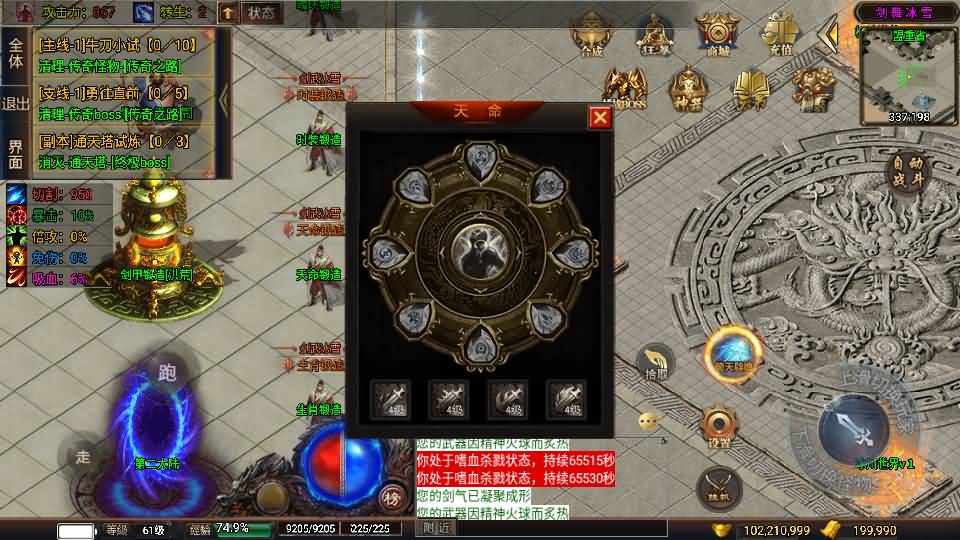
Task: Switch movement to 跑 run mode
Action: (x=166, y=373)
